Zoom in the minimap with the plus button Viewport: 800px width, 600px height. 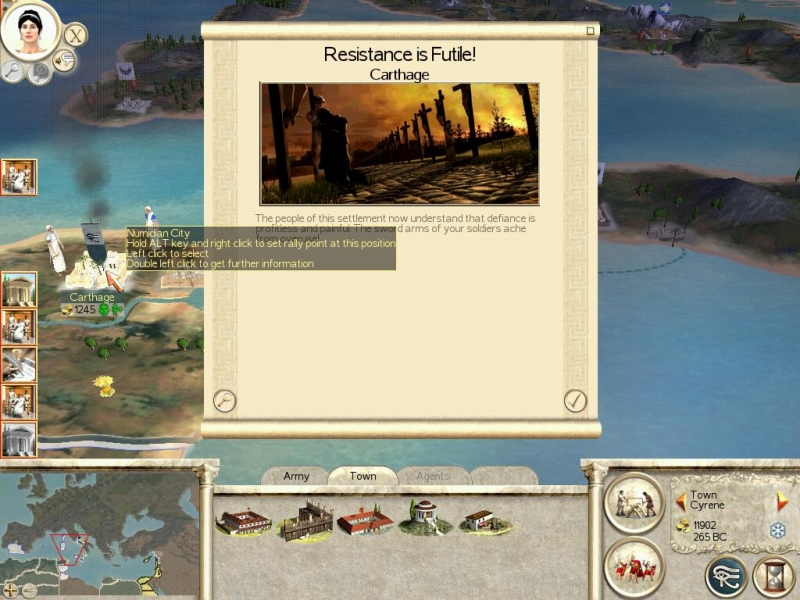pyautogui.click(x=11, y=589)
